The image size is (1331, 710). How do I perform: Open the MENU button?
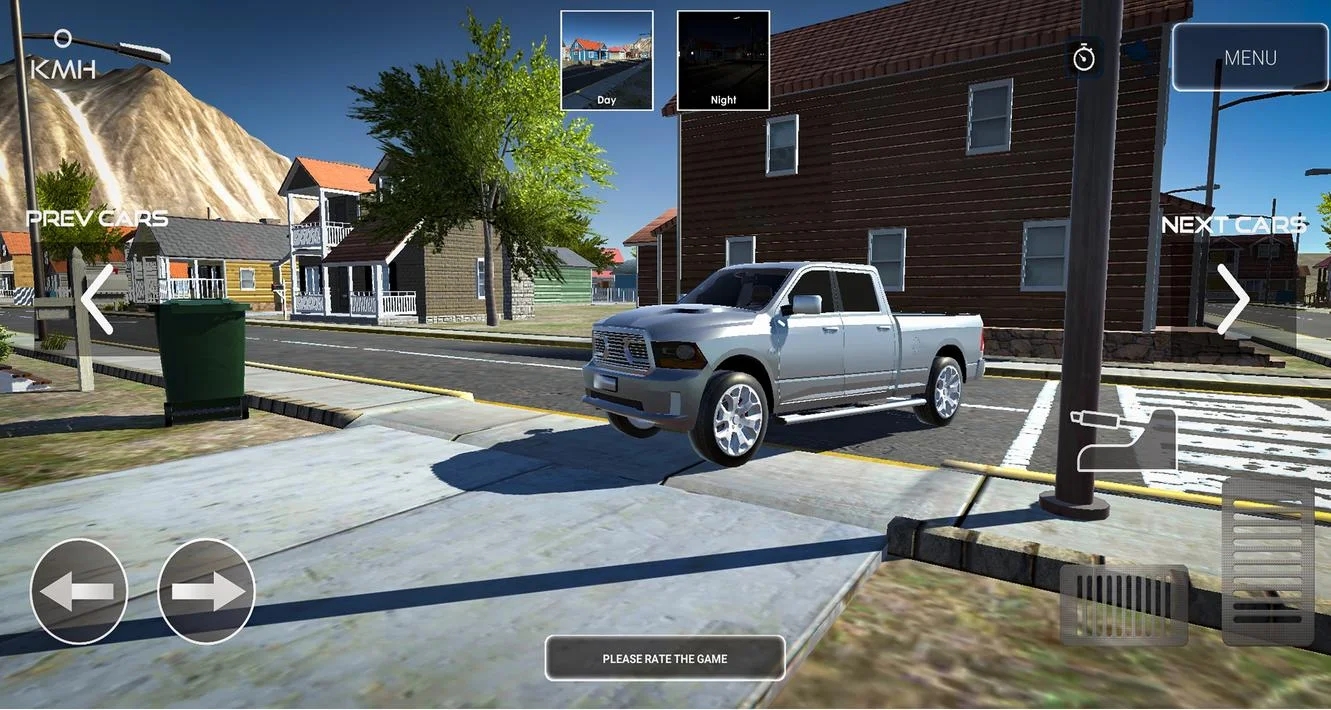click(1250, 58)
